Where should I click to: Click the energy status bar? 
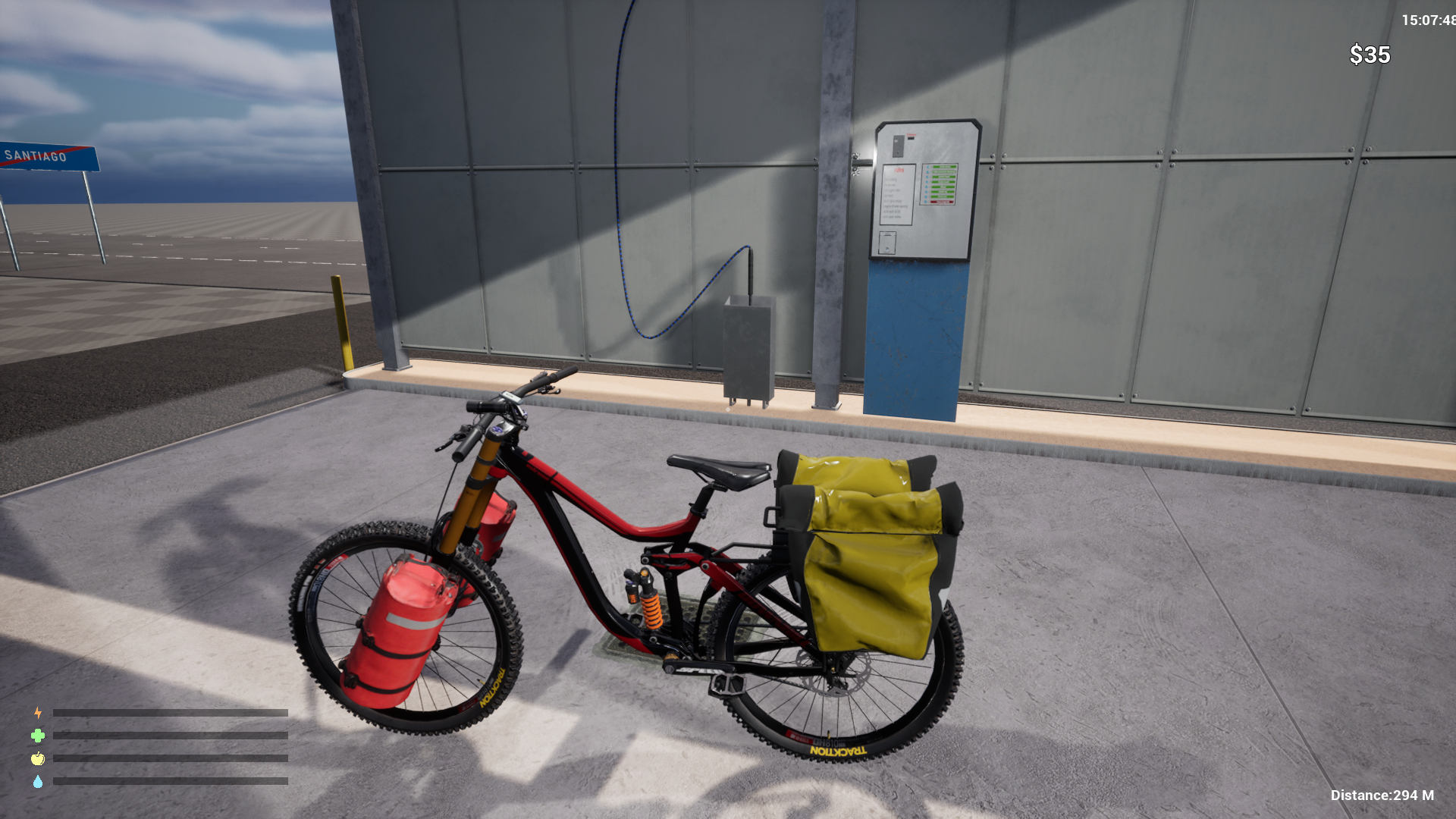tap(171, 713)
